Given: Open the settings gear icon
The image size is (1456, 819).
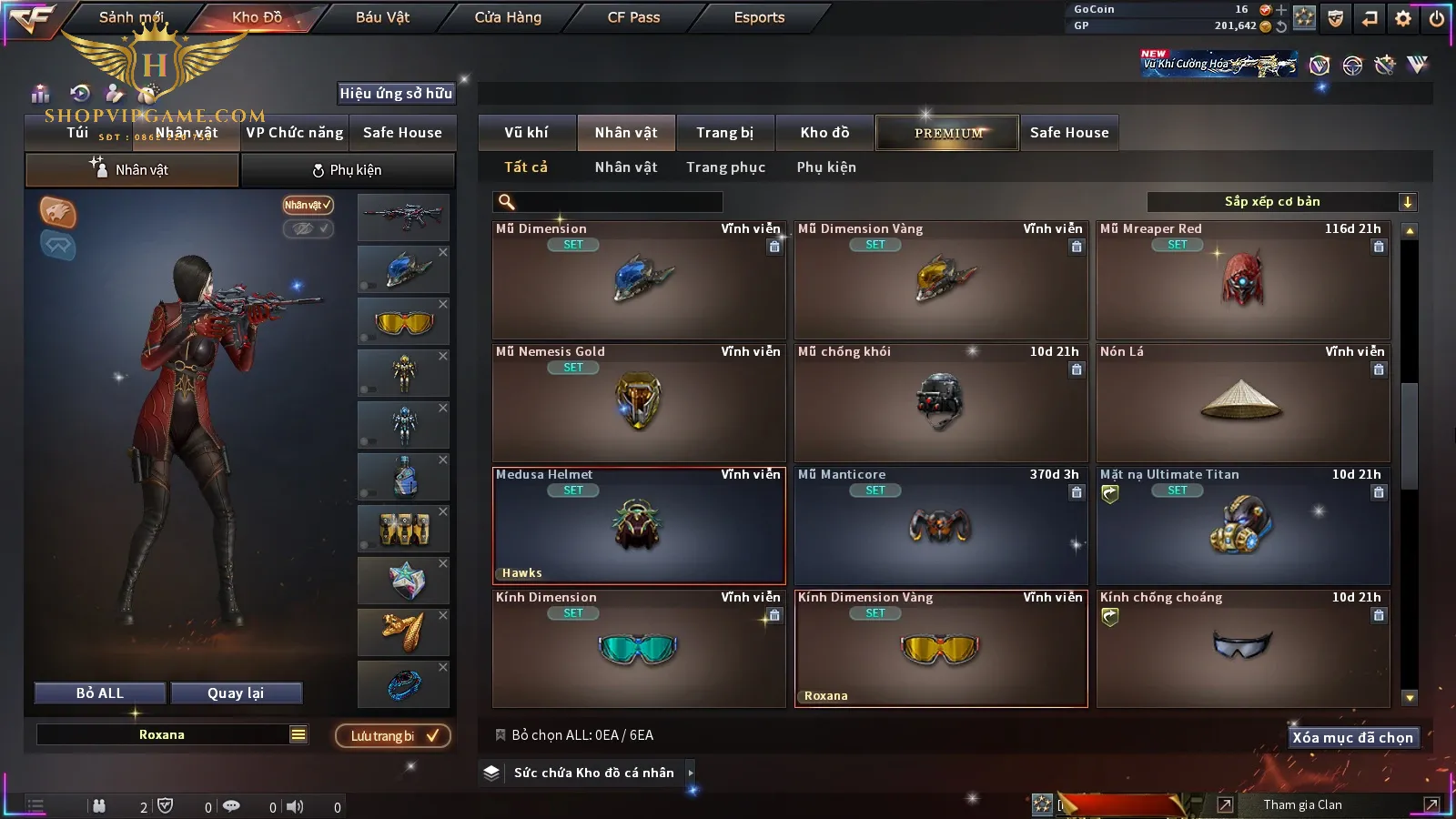Looking at the screenshot, I should click(1403, 18).
